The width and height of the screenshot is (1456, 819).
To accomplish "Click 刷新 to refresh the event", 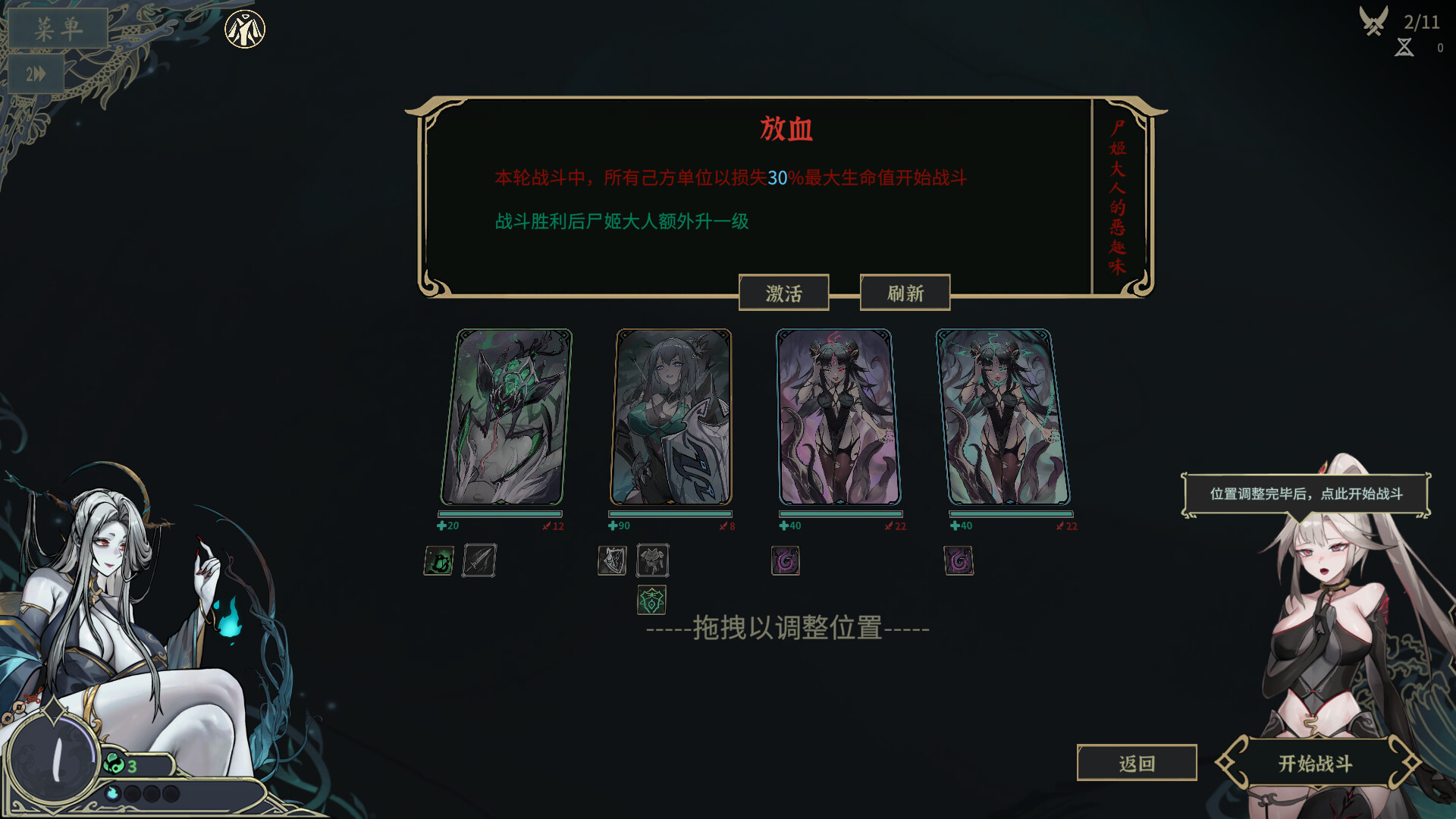I will tap(904, 292).
